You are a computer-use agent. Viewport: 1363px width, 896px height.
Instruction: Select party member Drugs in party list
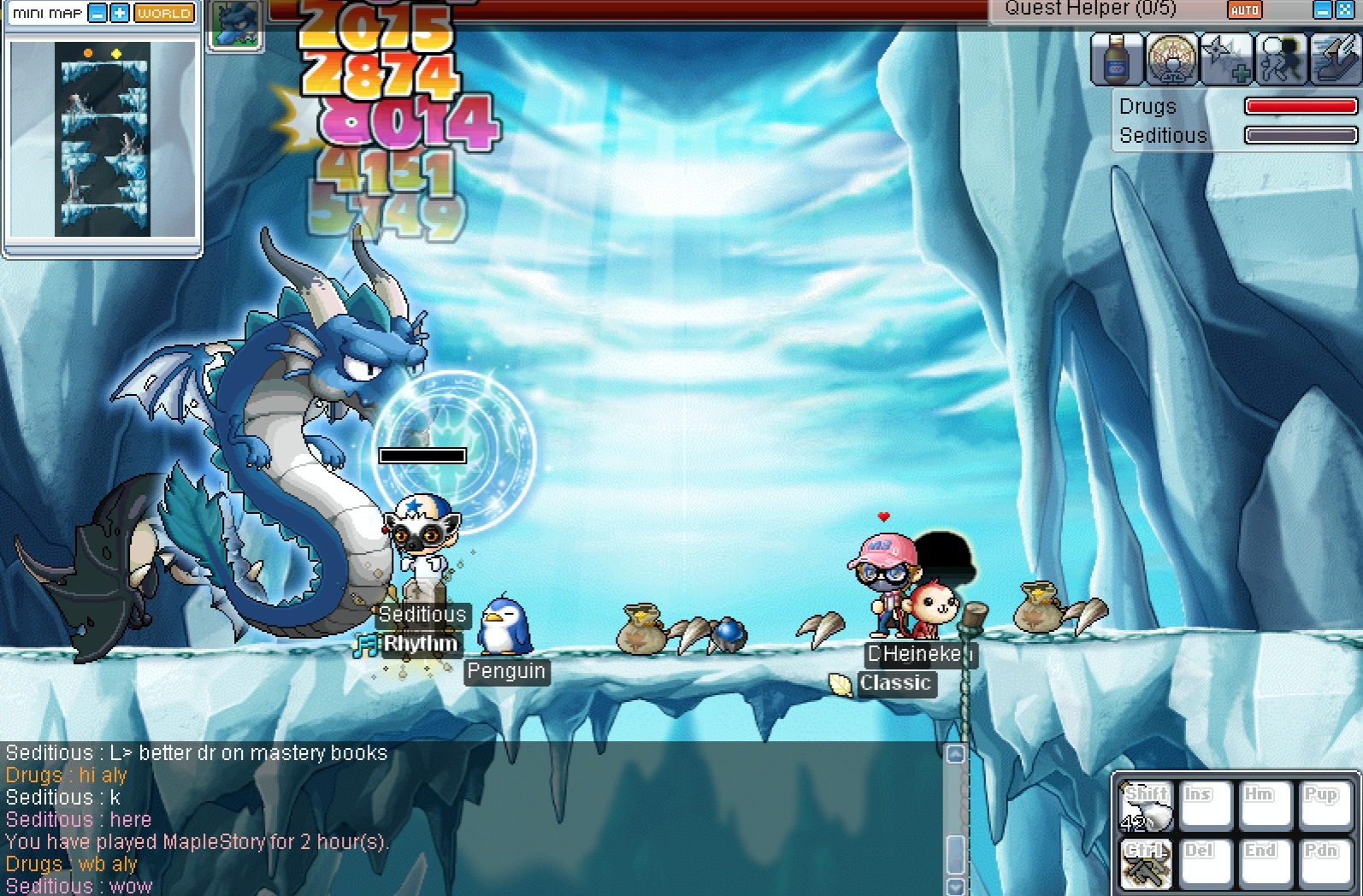[1148, 107]
